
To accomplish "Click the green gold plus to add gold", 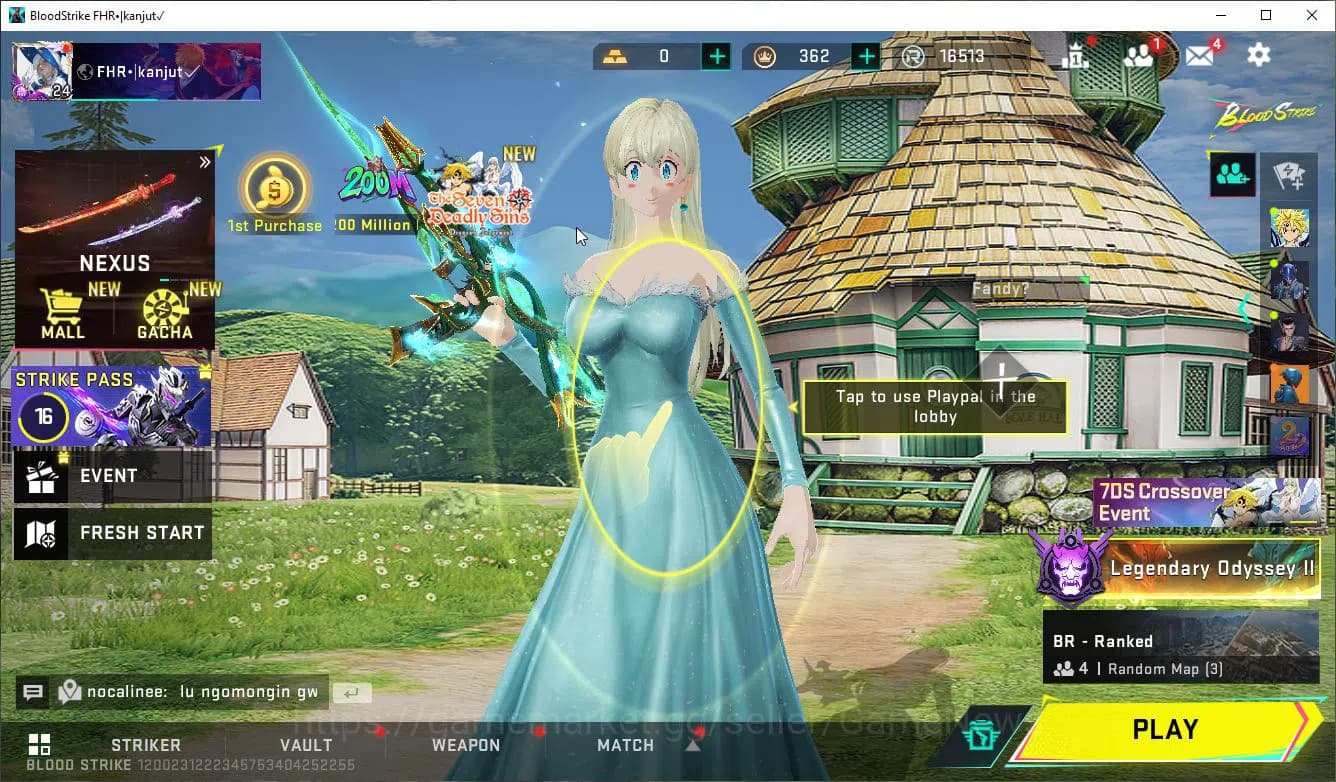I will pos(716,56).
